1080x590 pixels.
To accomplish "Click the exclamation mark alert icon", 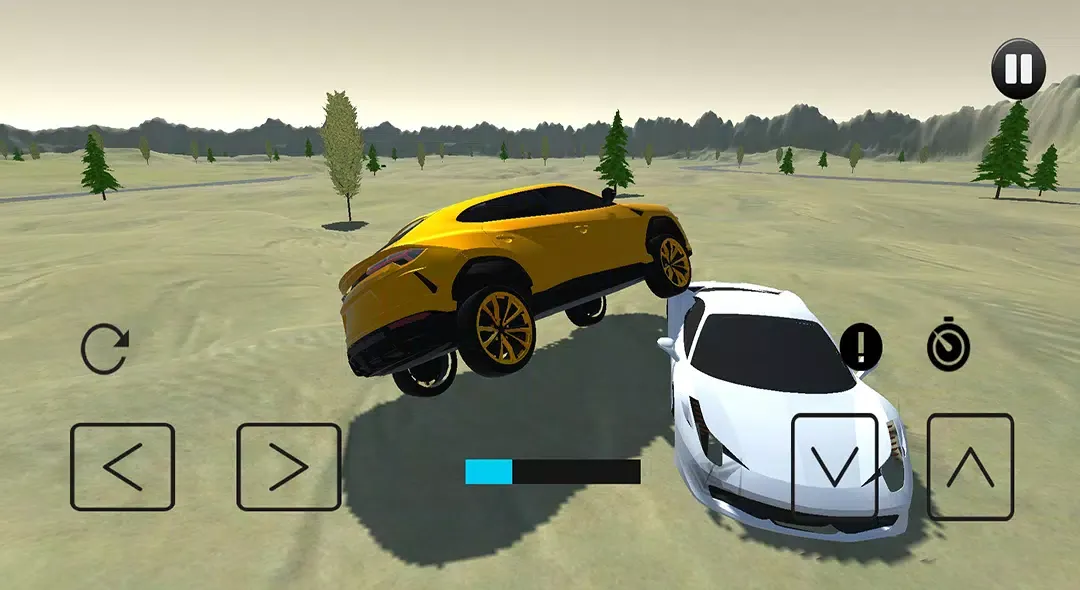I will point(860,347).
